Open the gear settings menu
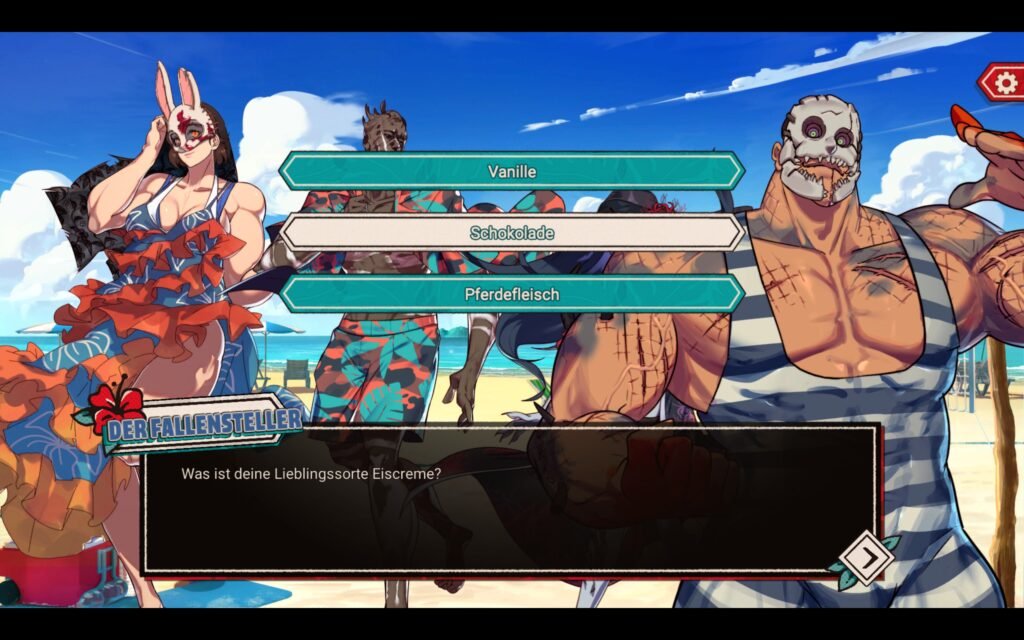The height and width of the screenshot is (640, 1024). pyautogui.click(x=1002, y=82)
